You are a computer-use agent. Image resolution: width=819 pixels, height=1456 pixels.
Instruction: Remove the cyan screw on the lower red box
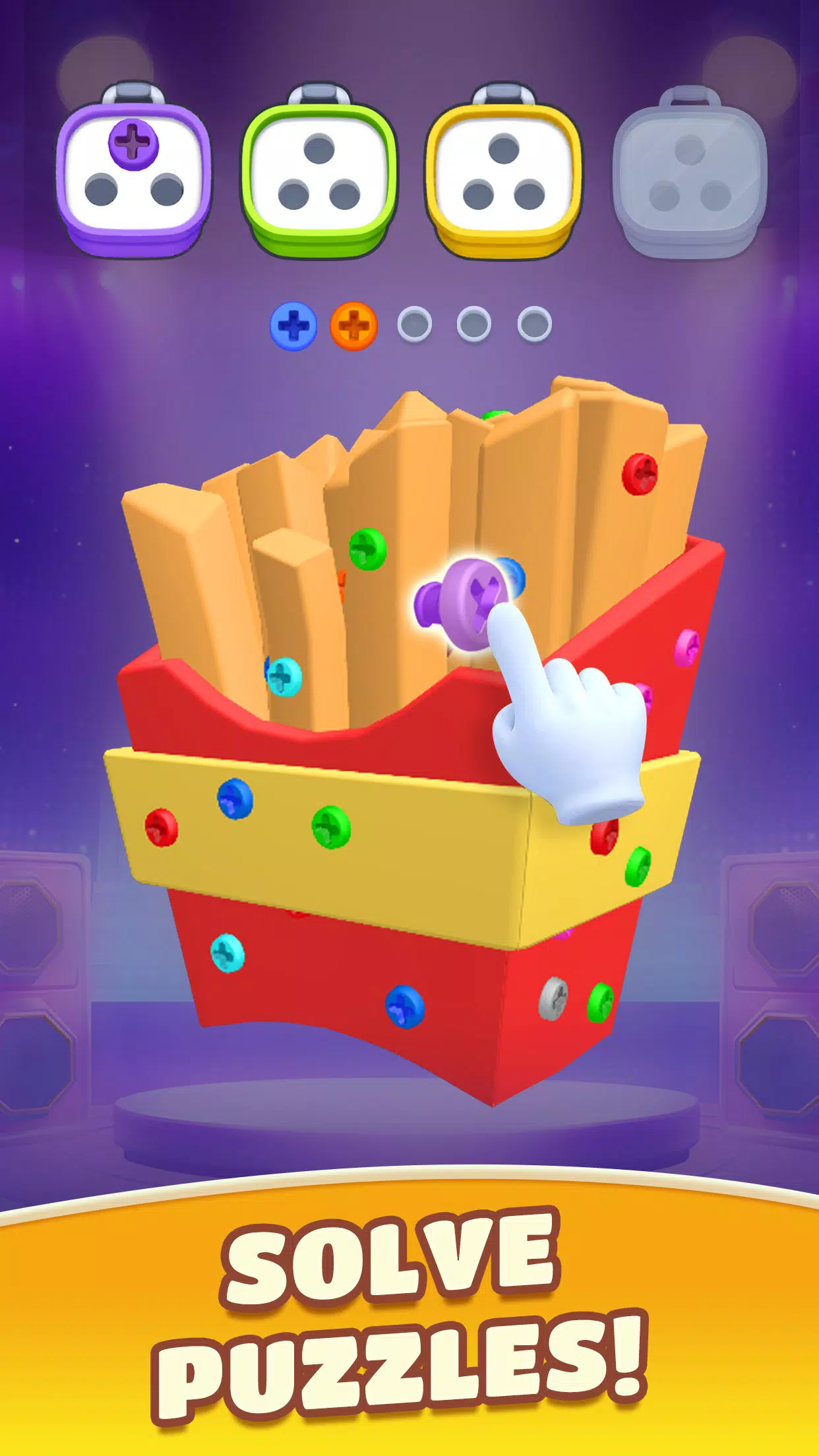pos(228,953)
